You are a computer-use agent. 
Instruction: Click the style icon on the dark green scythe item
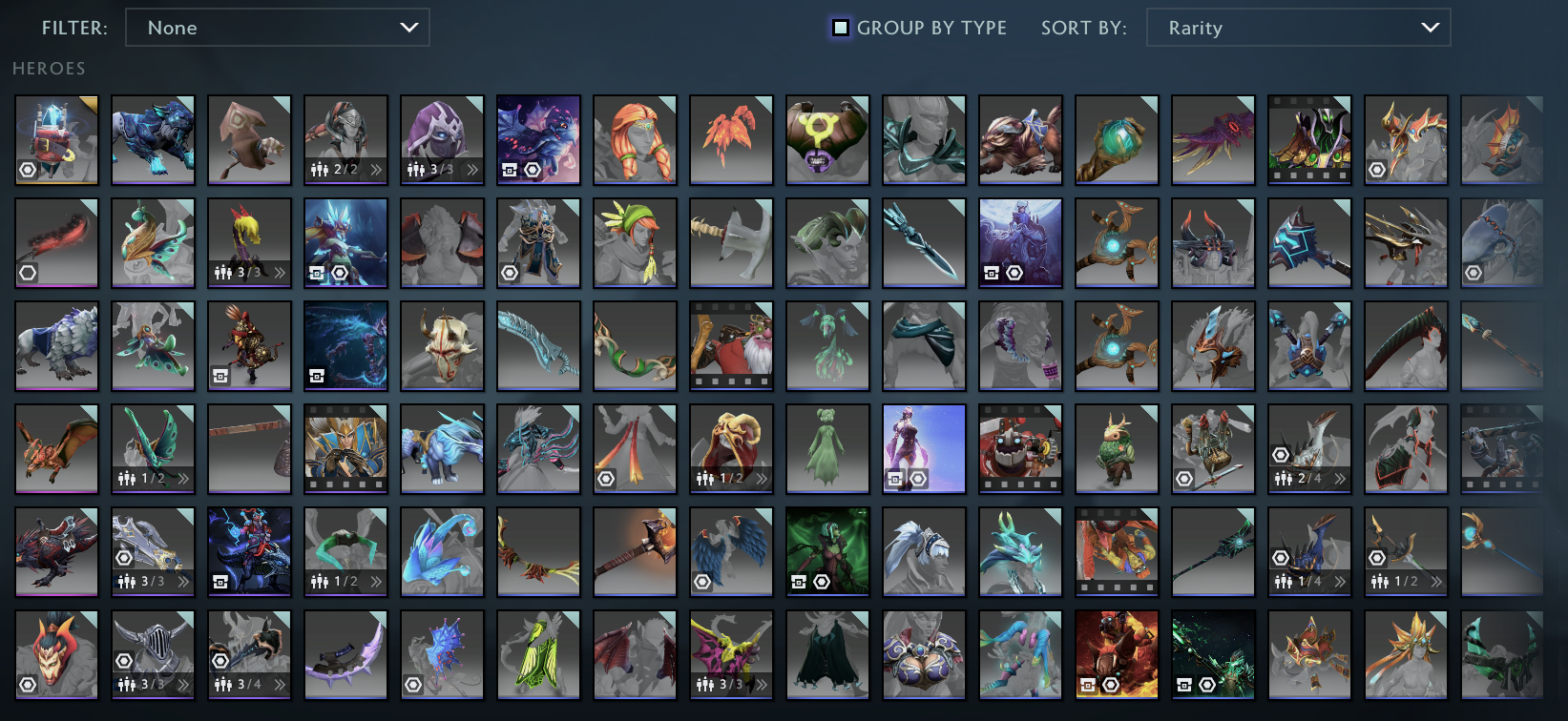[x=1184, y=685]
